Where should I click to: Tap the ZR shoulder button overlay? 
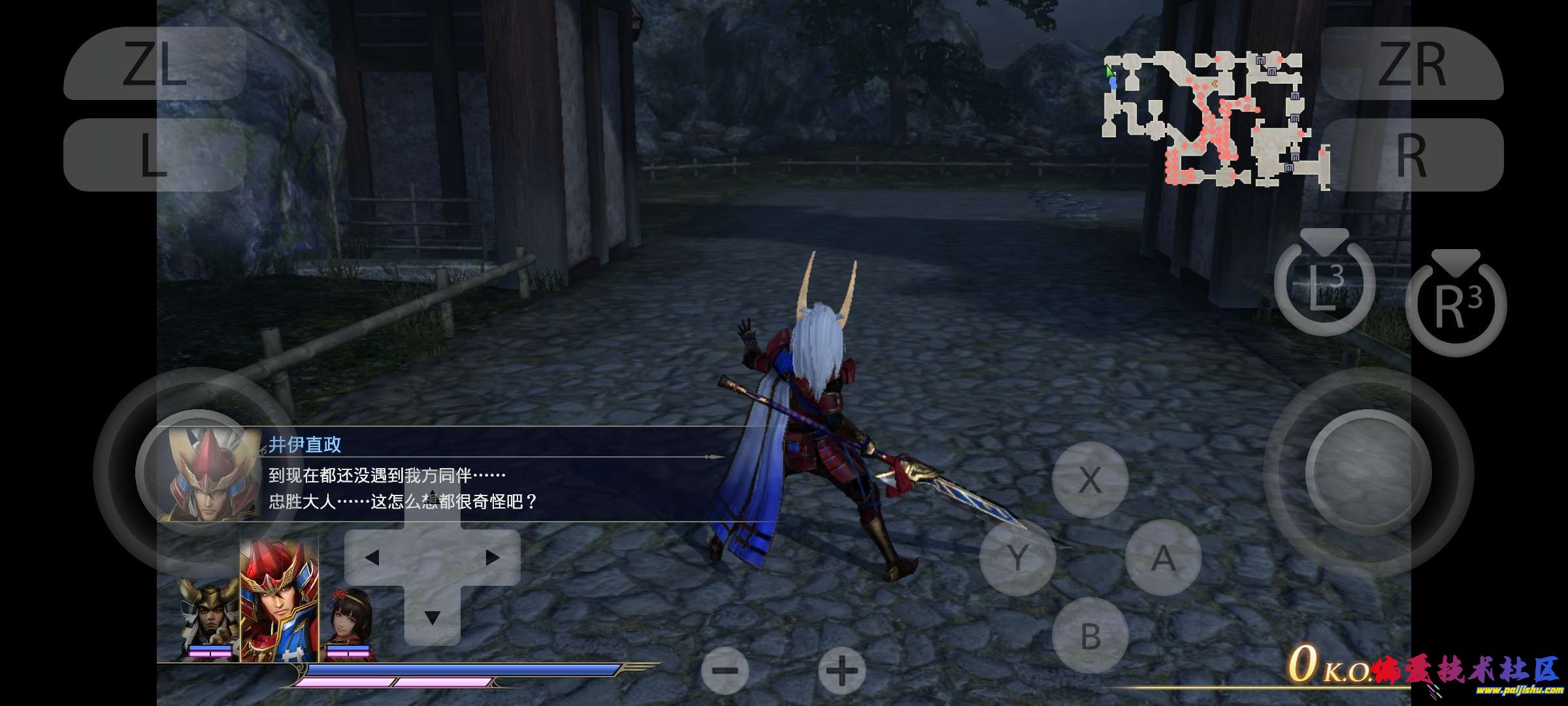(1412, 63)
